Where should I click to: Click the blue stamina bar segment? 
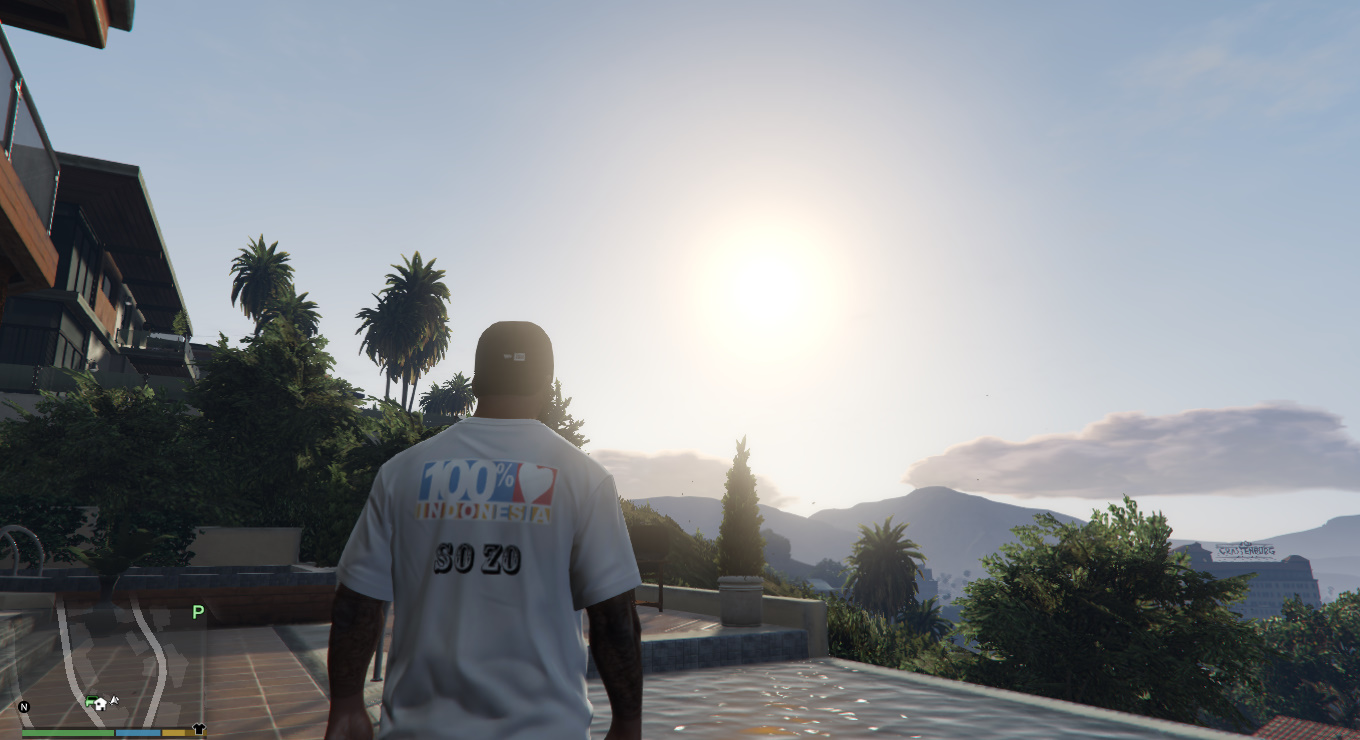tap(137, 732)
